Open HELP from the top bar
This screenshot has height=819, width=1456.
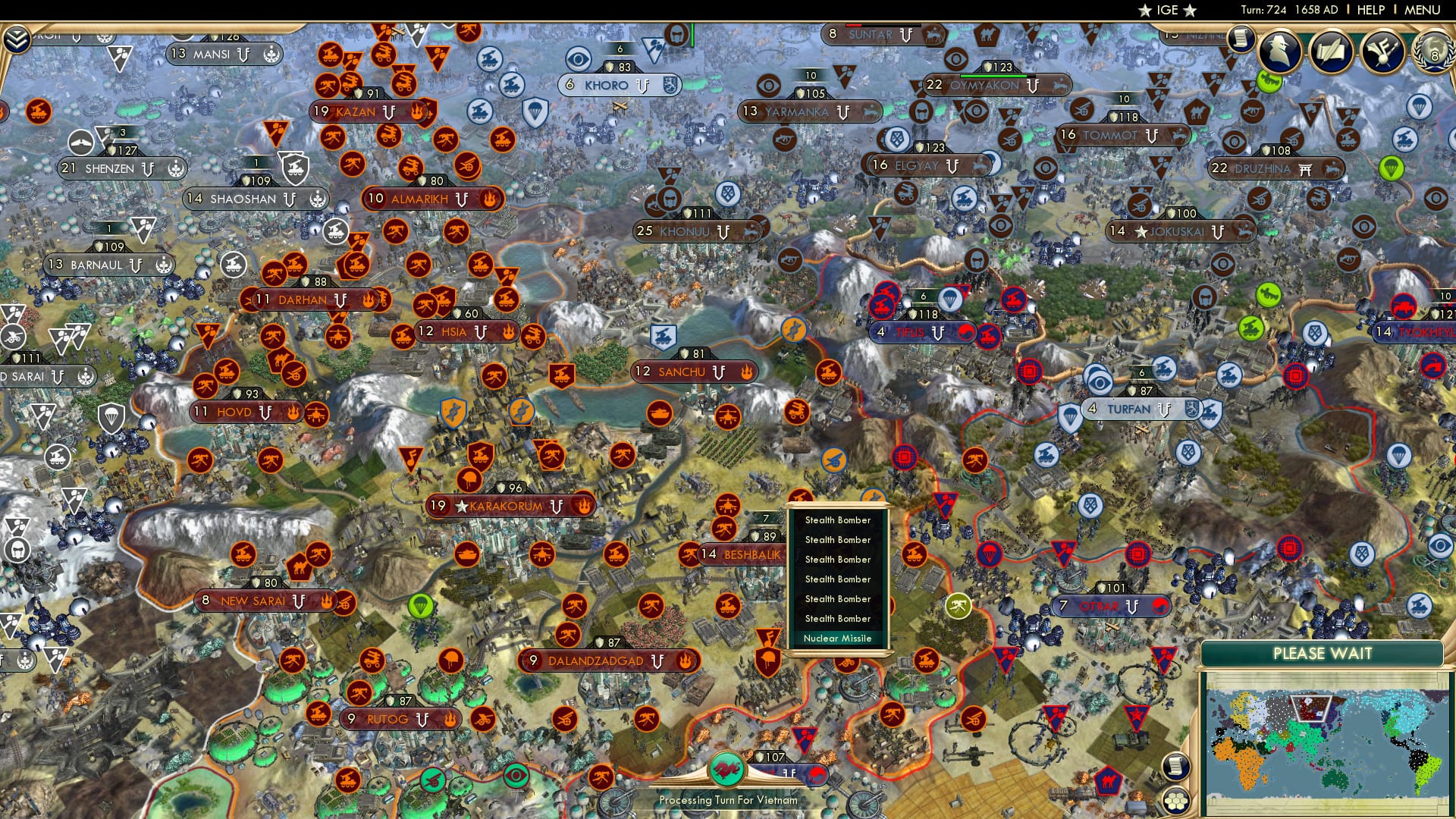coord(1369,11)
